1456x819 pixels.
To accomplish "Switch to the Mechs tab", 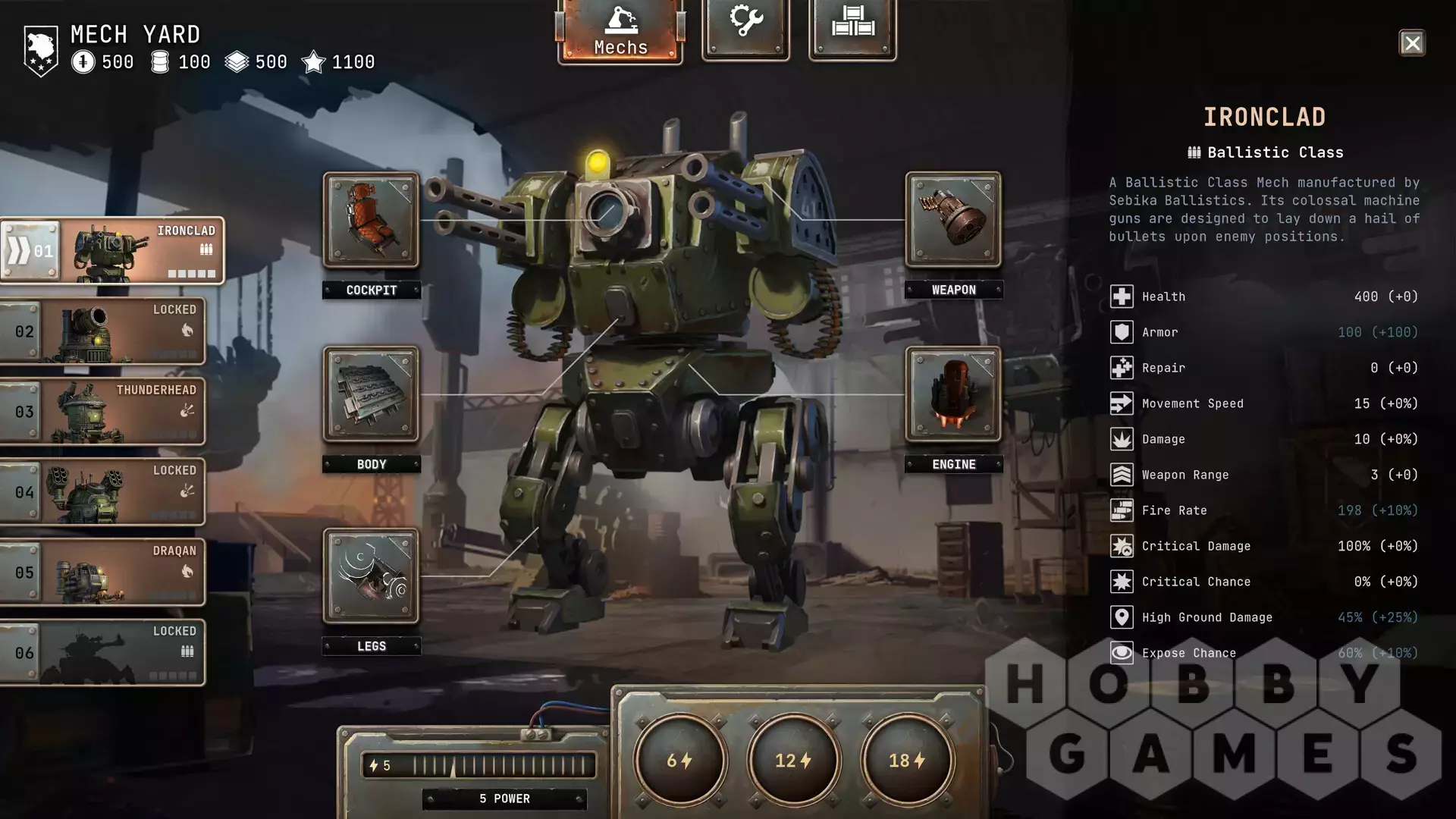I will tap(620, 30).
